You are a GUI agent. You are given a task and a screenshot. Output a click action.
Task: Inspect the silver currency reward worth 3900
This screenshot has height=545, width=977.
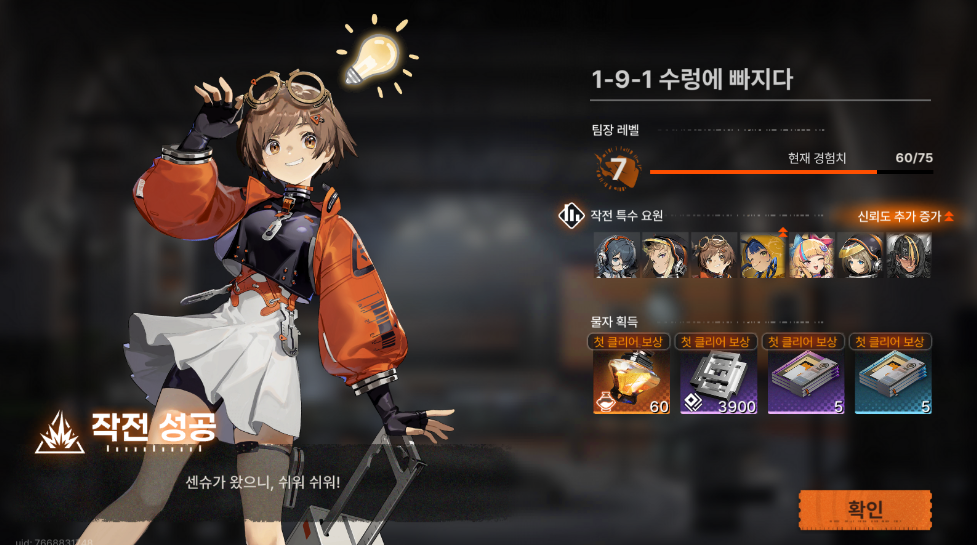click(x=703, y=383)
